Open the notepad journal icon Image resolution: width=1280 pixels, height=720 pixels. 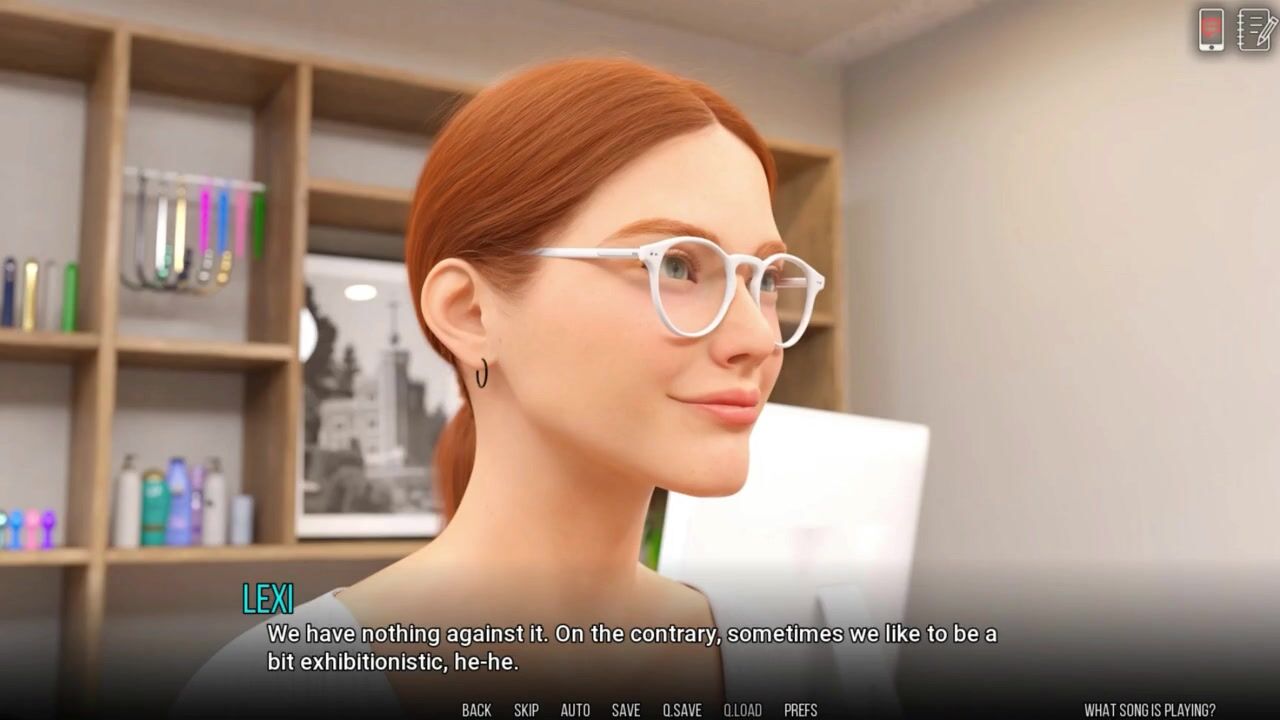1256,29
